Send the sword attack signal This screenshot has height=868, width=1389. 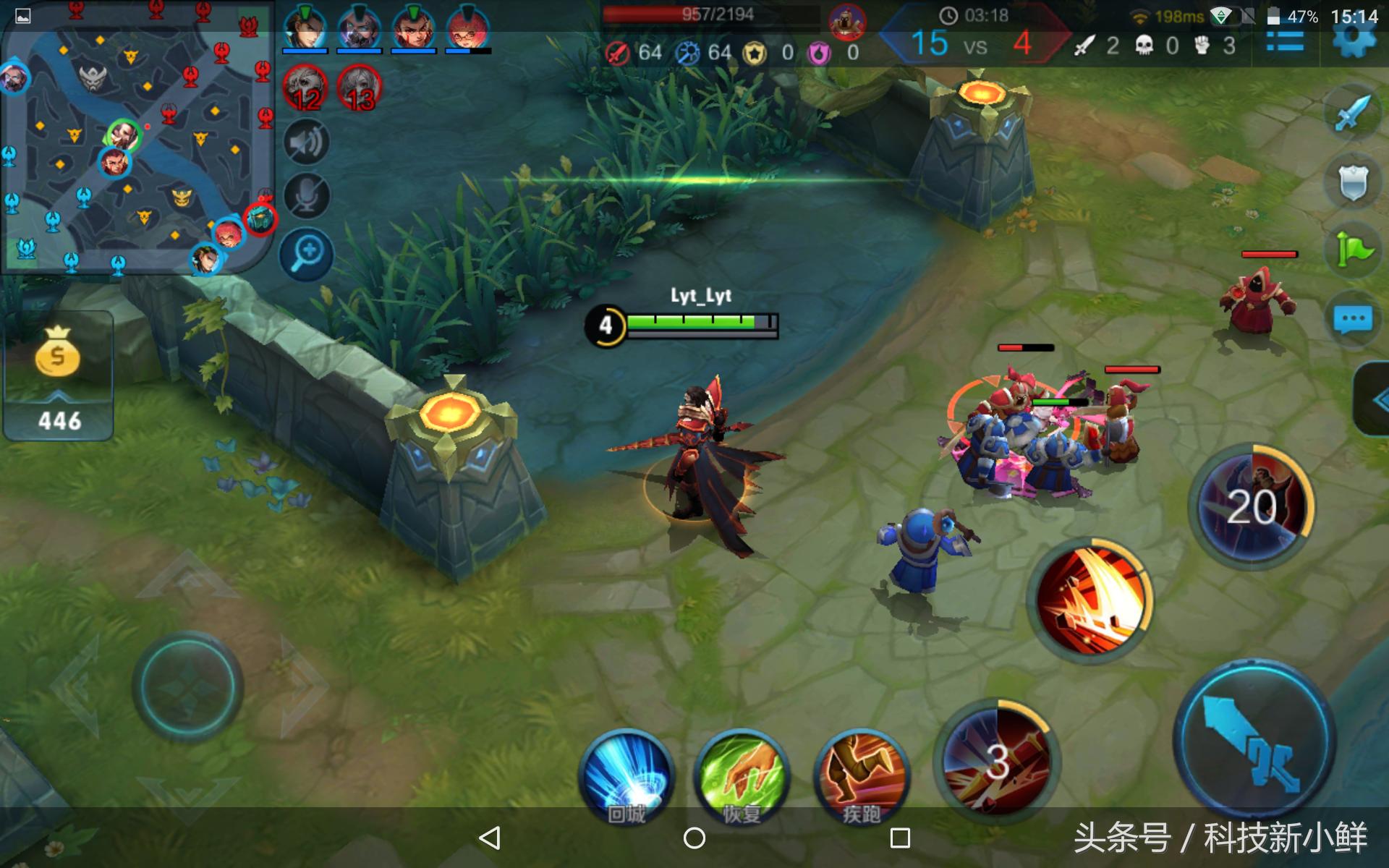click(x=1352, y=114)
